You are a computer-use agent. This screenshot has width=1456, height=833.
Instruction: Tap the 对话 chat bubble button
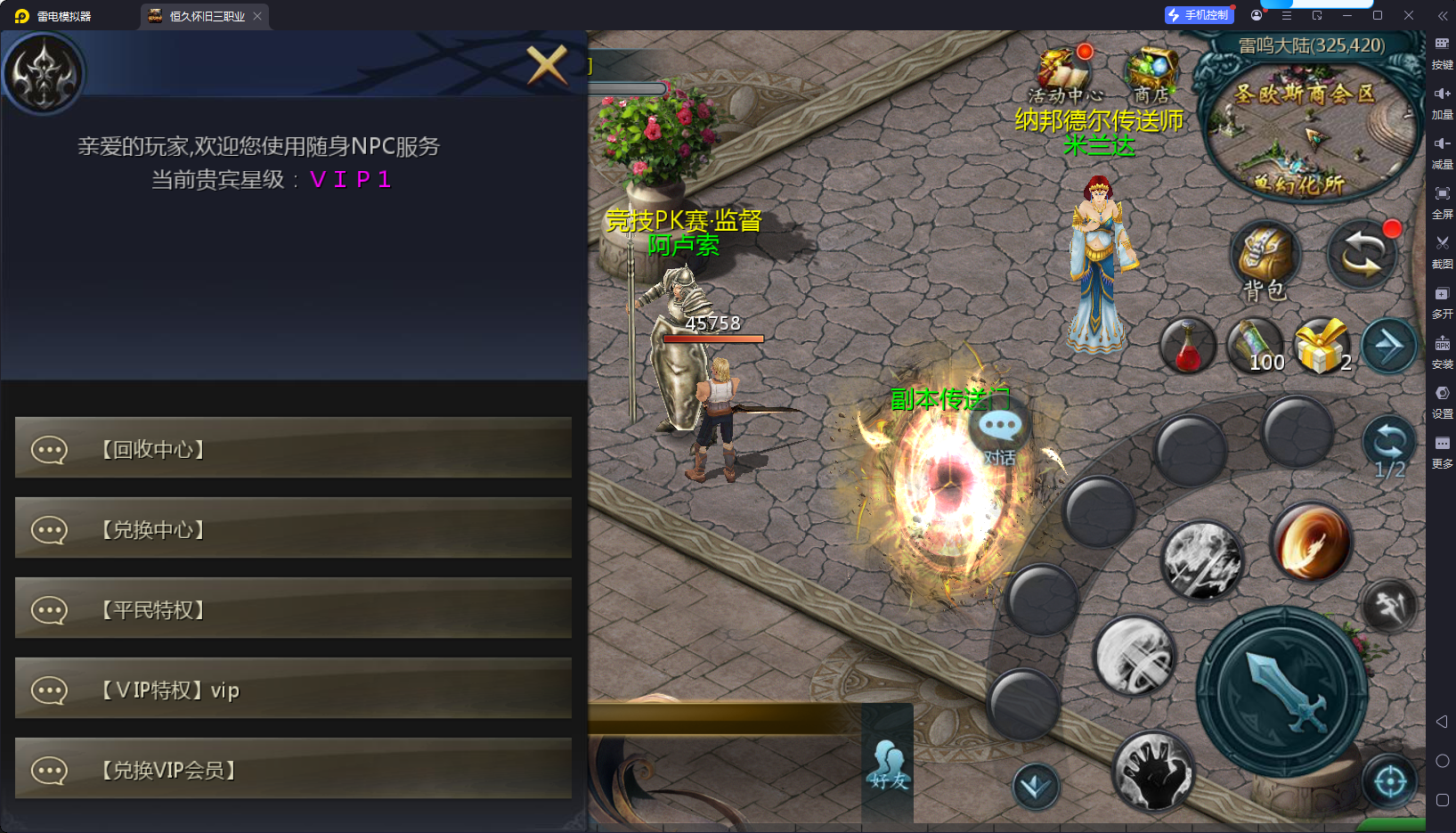[999, 432]
